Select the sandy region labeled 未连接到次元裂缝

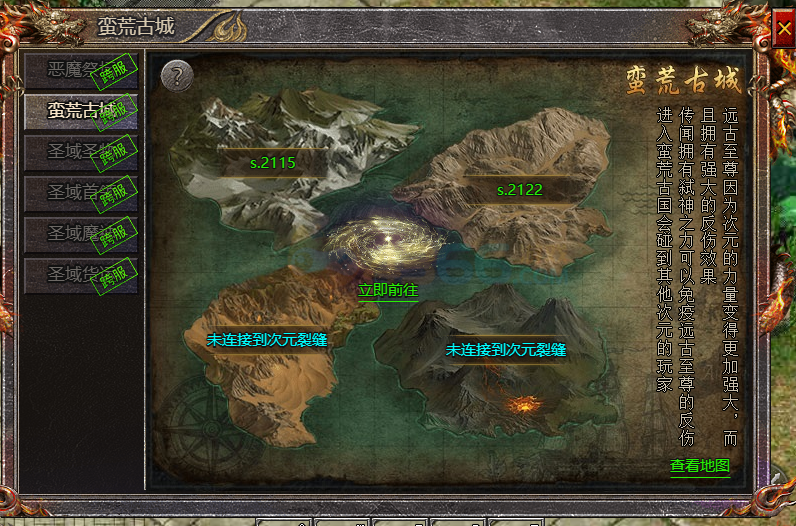pos(267,340)
